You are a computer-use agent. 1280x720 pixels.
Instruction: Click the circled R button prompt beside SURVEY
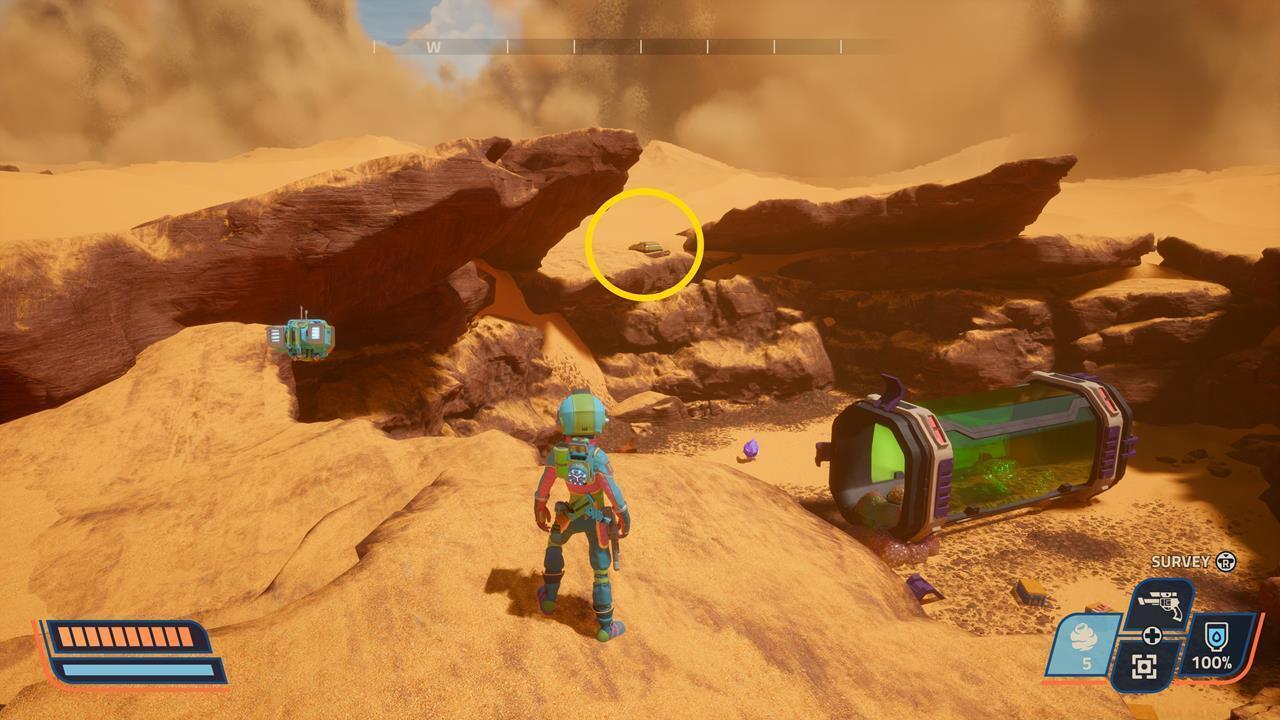click(x=1225, y=561)
